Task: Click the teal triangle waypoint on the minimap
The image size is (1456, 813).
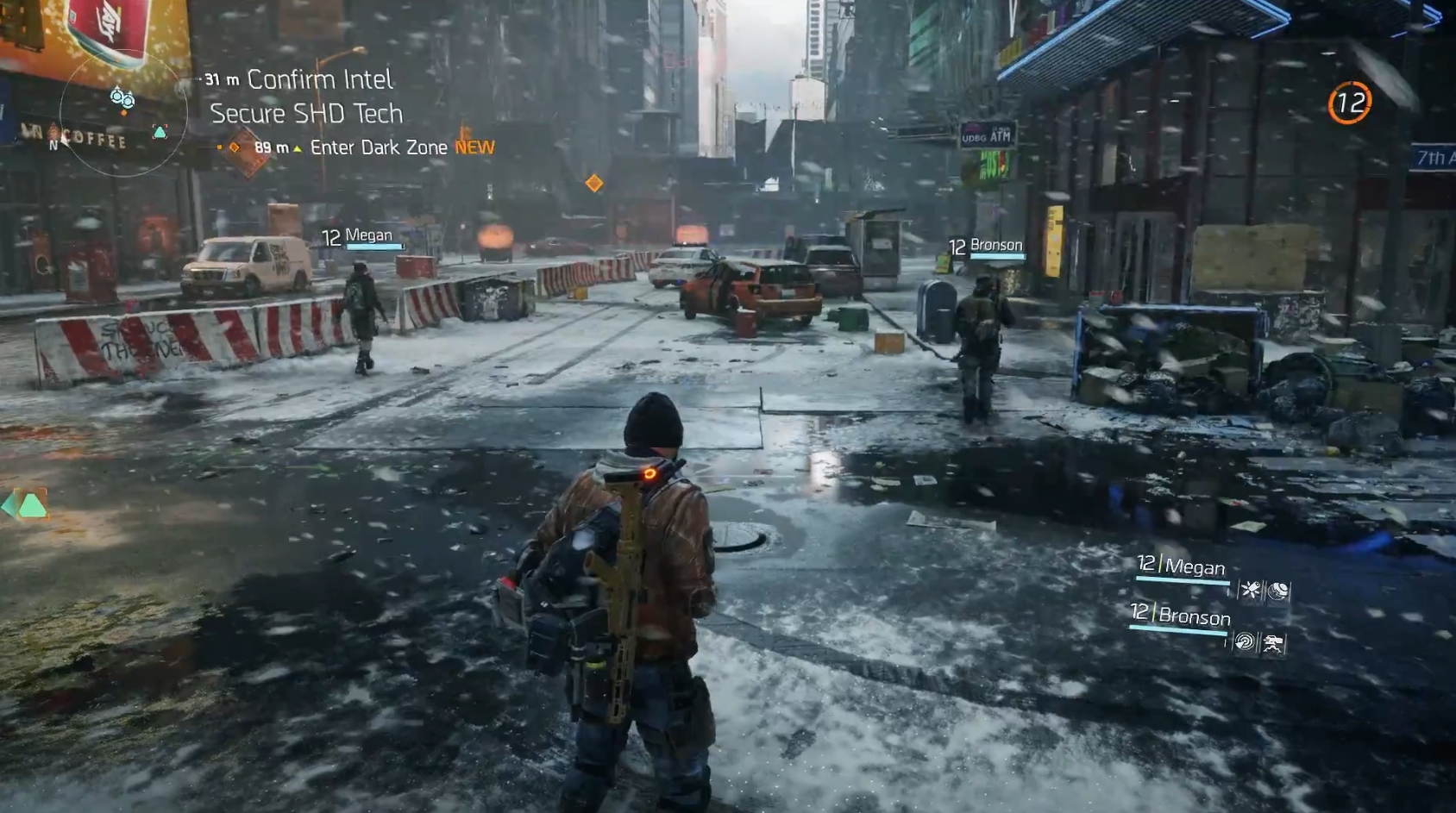Action: click(x=160, y=132)
